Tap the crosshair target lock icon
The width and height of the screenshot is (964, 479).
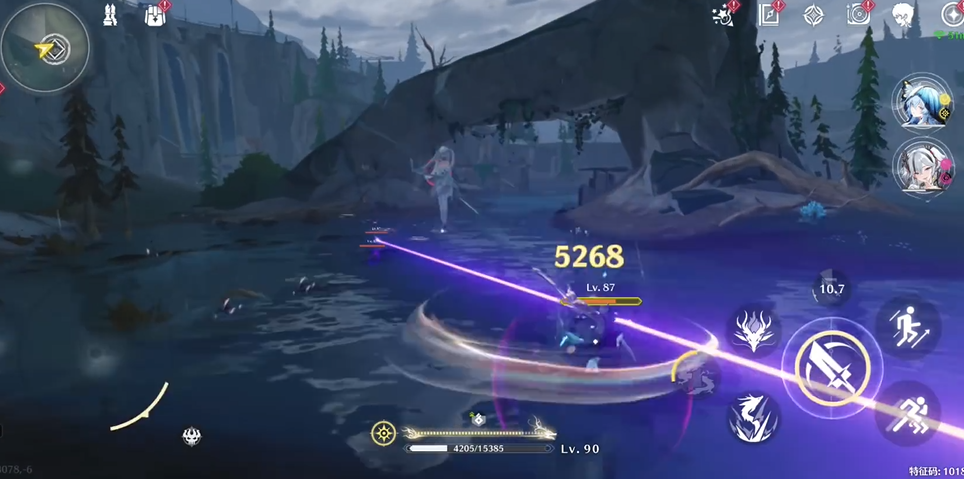(383, 433)
